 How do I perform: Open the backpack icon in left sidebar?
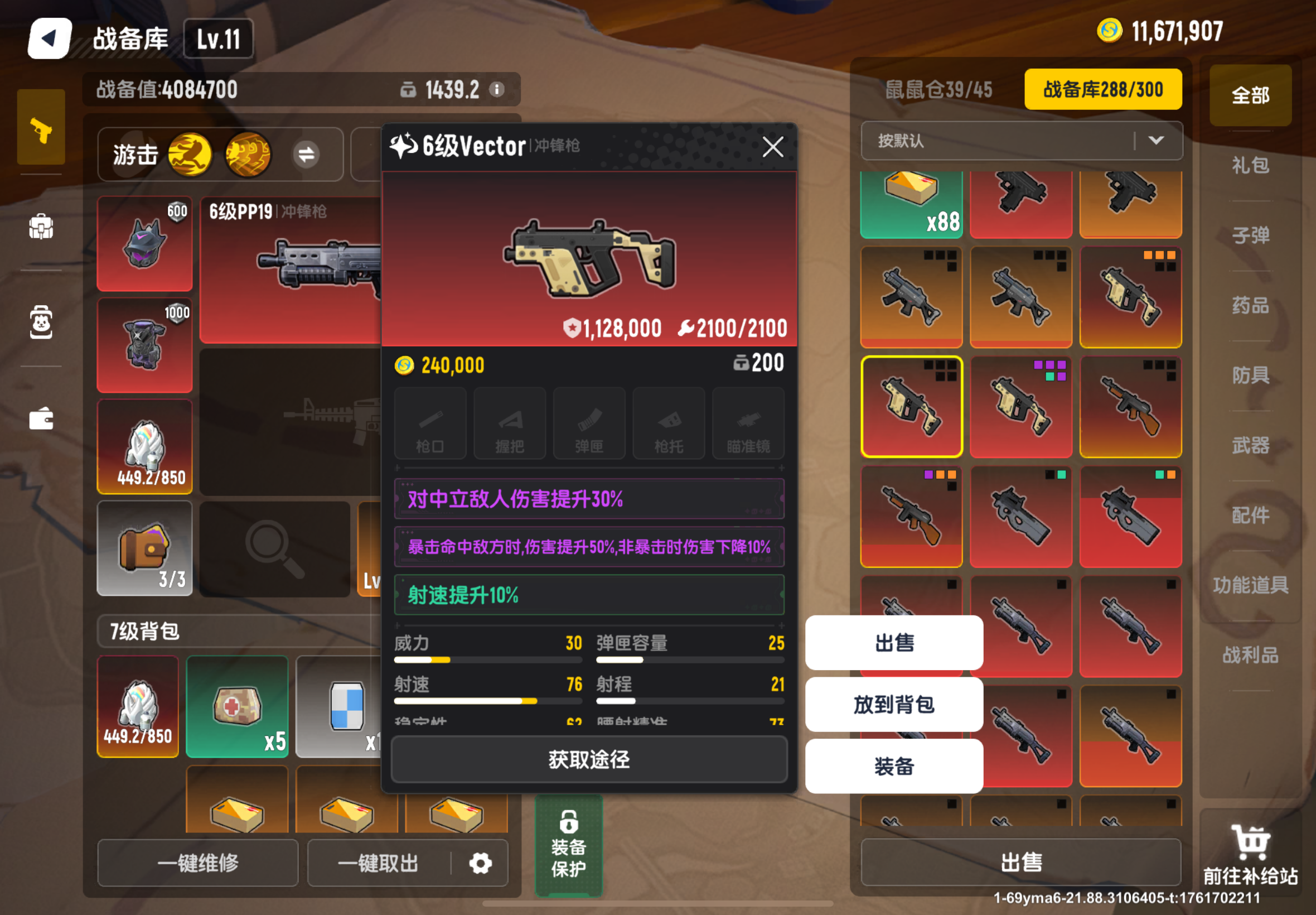tap(41, 227)
